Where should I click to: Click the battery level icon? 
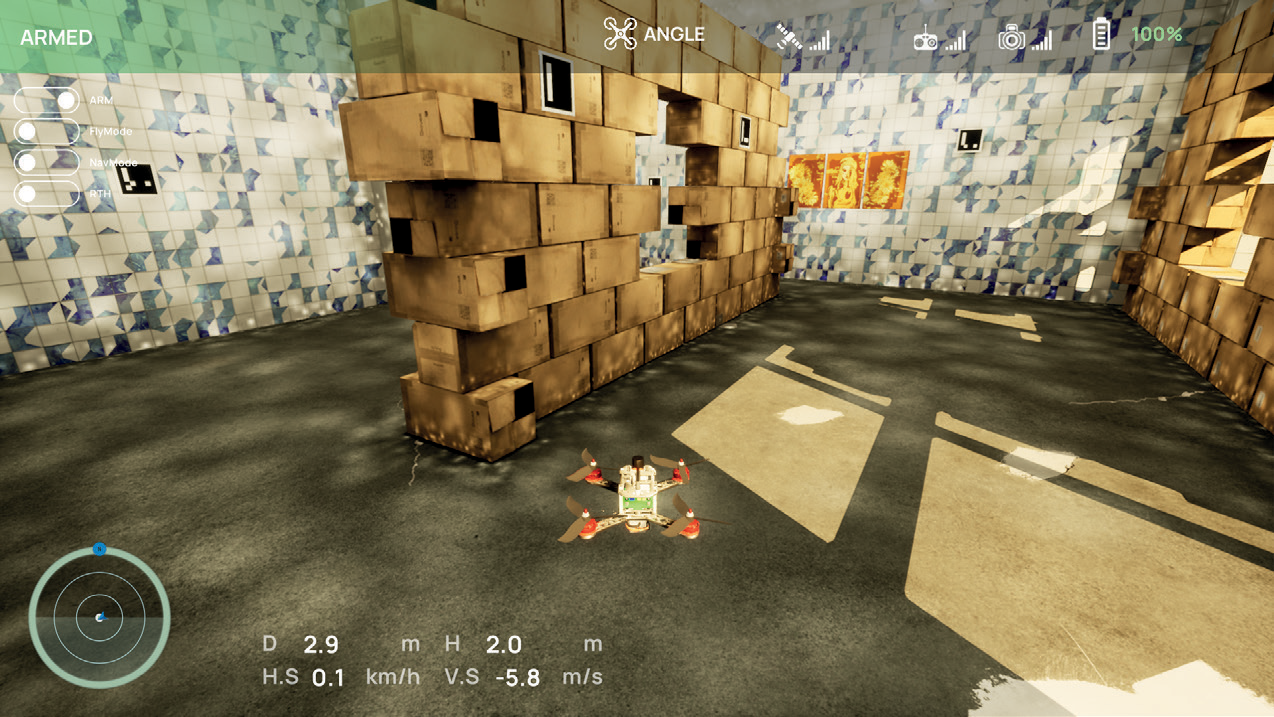pyautogui.click(x=1101, y=36)
